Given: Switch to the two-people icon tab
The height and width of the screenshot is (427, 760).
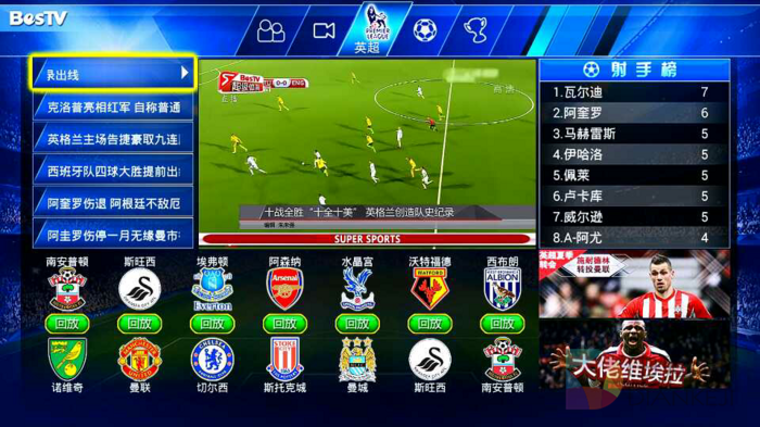Looking at the screenshot, I should pos(270,31).
